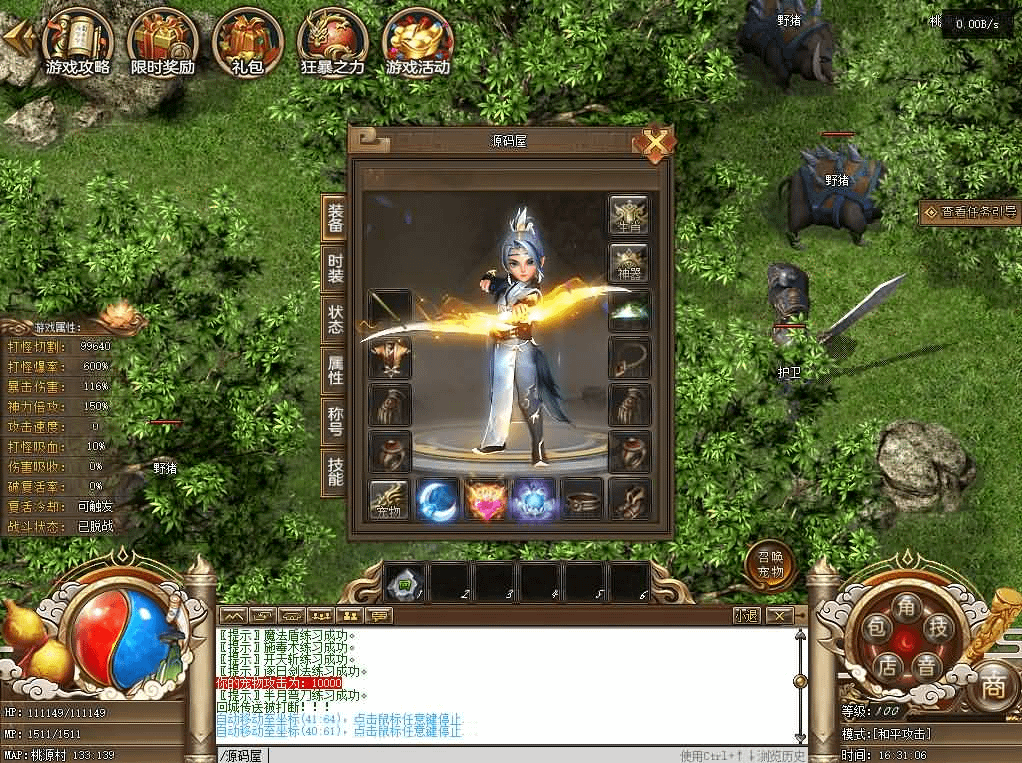Viewport: 1022px width, 763px height.
Task: Switch to the 属性 attributes tab
Action: coord(336,370)
